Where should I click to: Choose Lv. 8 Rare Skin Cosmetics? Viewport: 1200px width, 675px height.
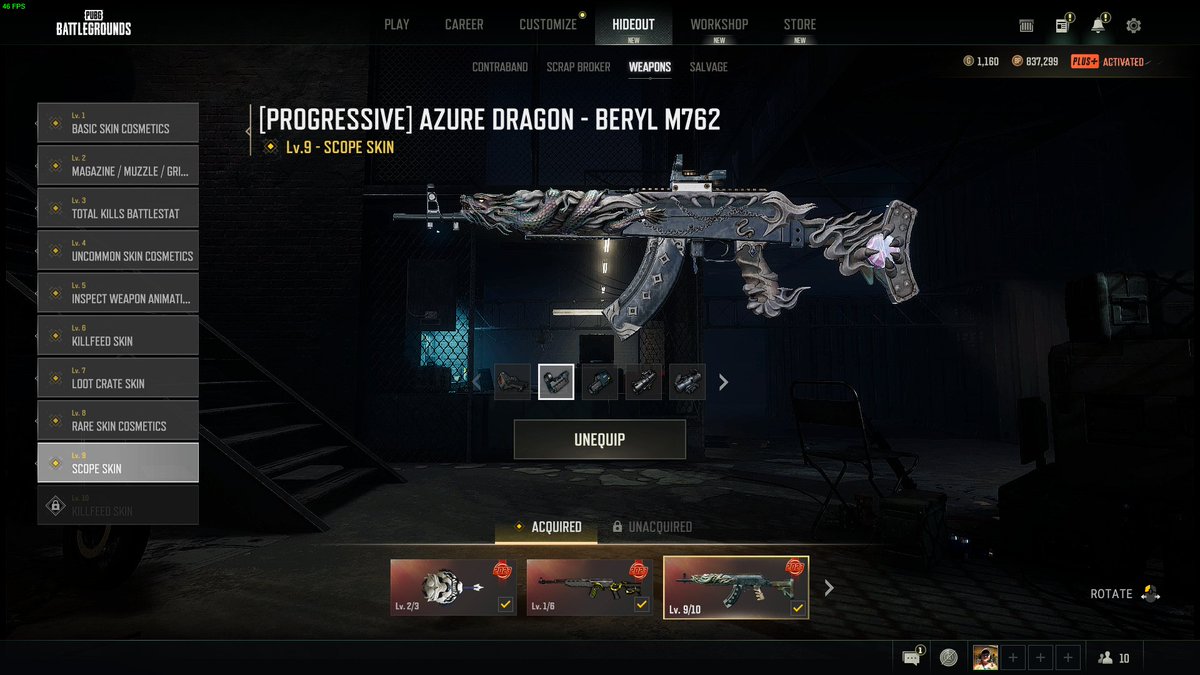pyautogui.click(x=118, y=421)
